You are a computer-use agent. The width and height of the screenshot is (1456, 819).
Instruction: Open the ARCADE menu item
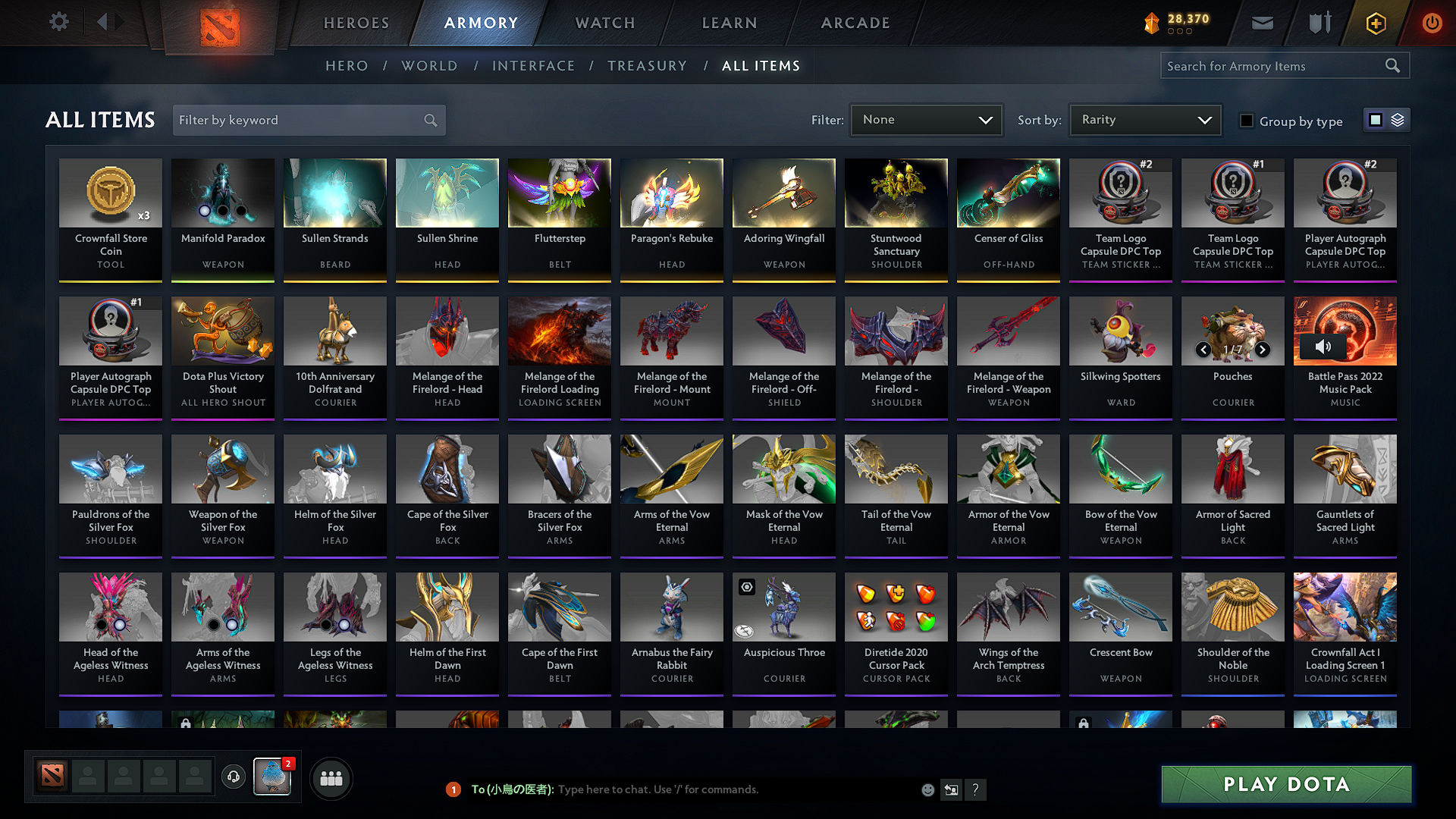855,23
